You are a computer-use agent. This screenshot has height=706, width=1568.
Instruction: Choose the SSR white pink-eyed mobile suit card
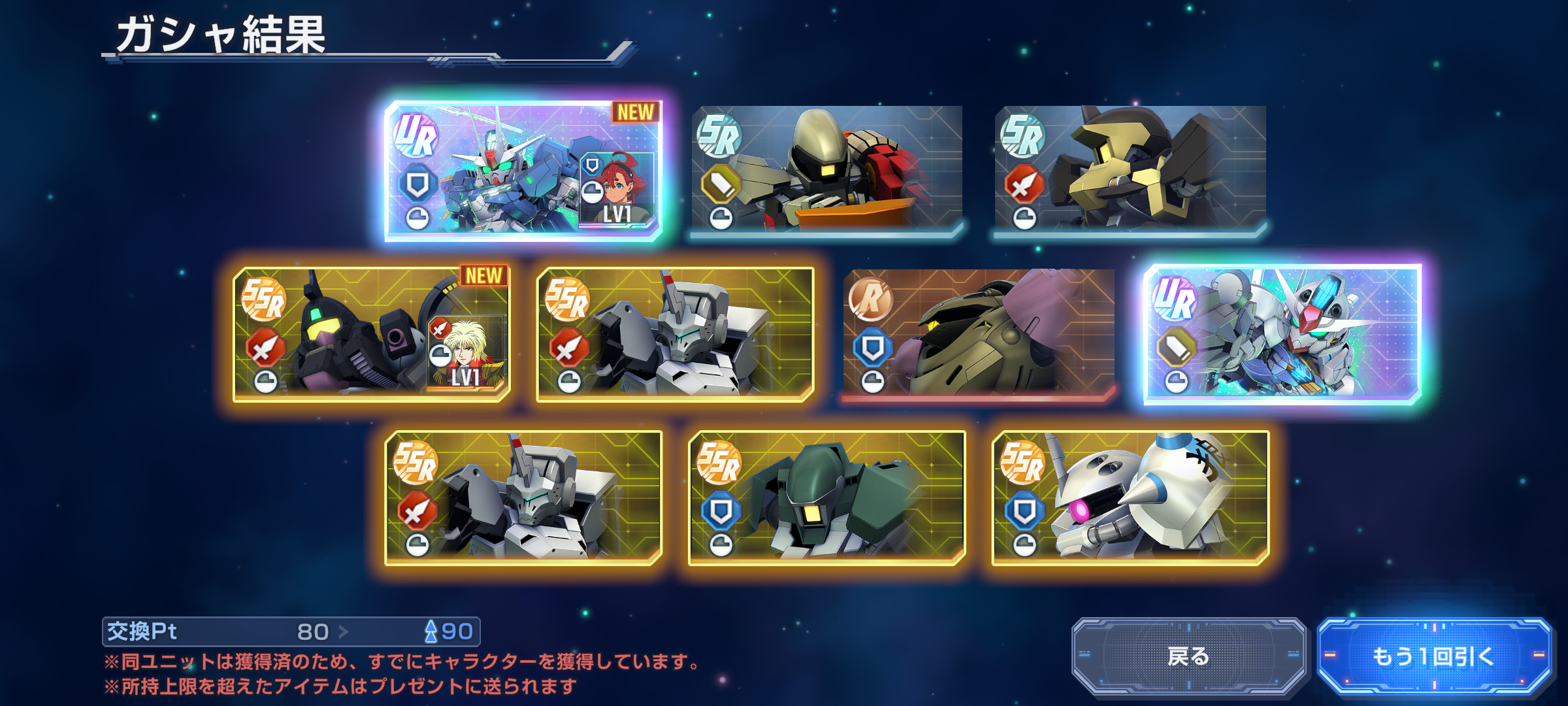coord(1130,497)
